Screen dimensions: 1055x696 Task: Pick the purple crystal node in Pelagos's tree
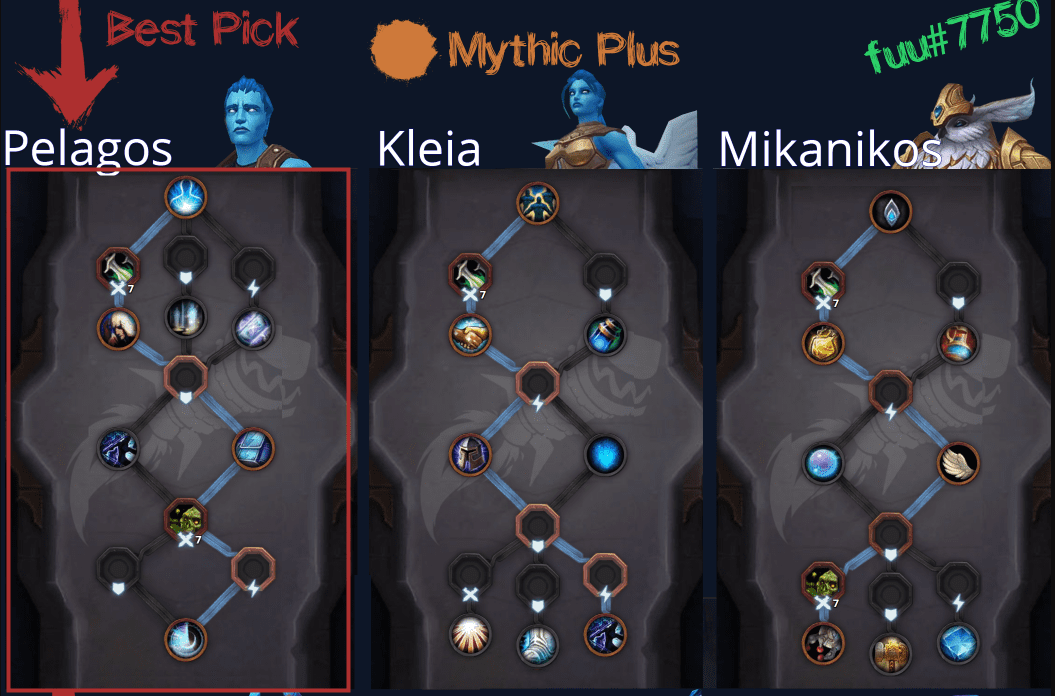(252, 328)
